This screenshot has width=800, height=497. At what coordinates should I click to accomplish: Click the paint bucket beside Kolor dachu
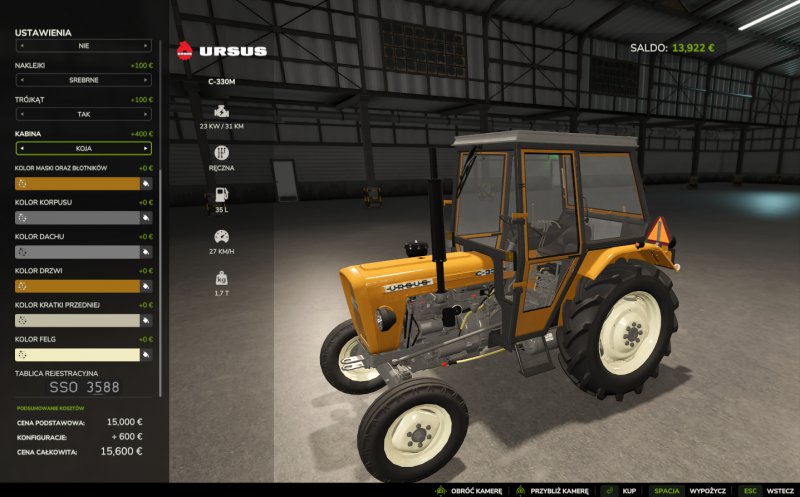(146, 252)
